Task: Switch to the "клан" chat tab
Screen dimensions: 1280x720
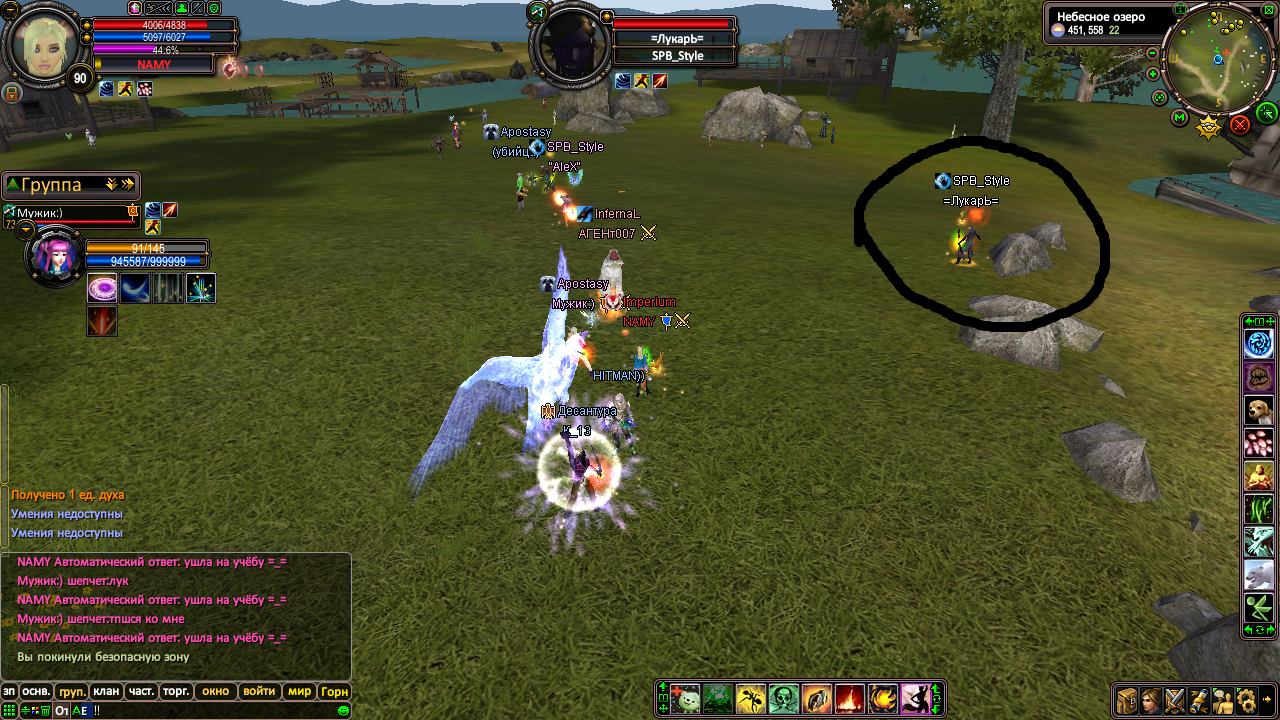Action: click(106, 691)
